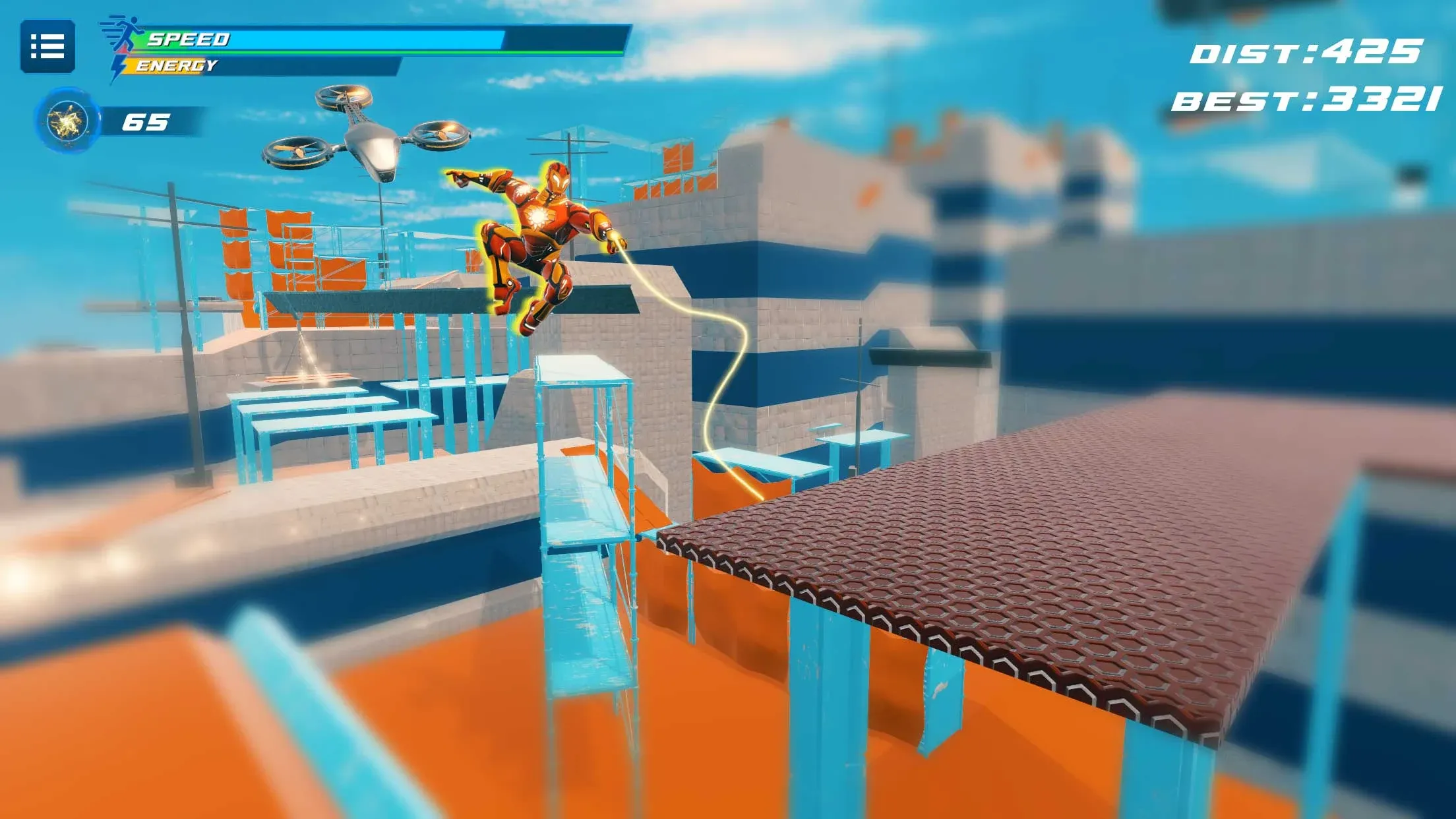Click the SPEED progress bar
Image resolution: width=1456 pixels, height=819 pixels.
point(369,38)
